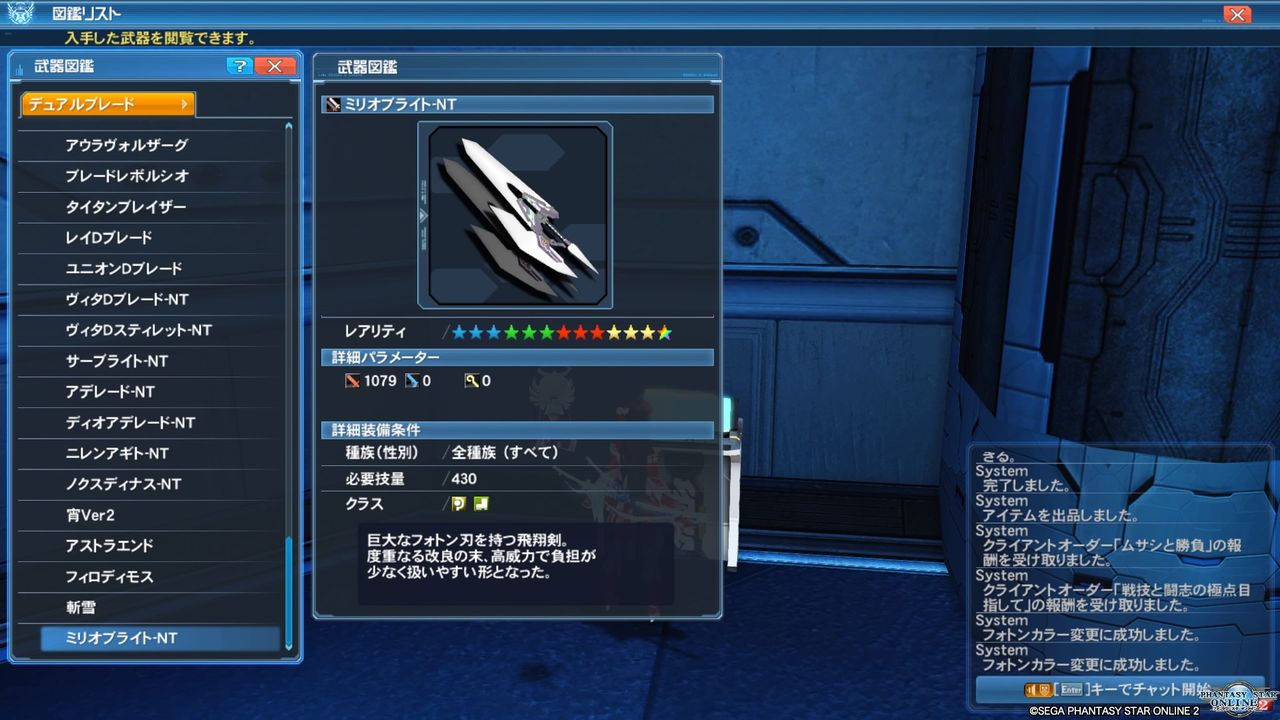Click the yellow star in the rarity row

click(x=631, y=332)
